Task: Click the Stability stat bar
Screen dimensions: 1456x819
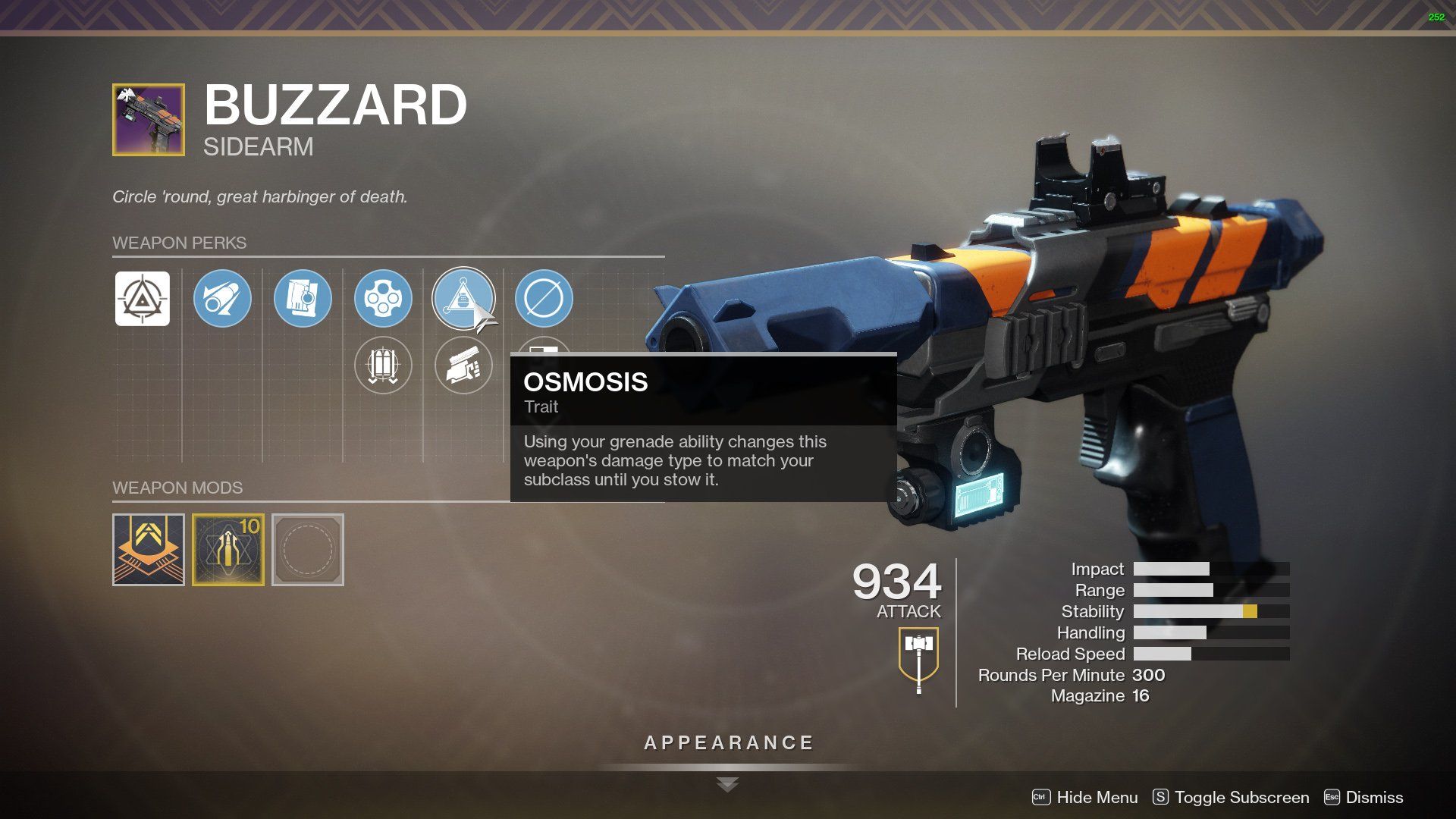Action: click(x=1206, y=611)
